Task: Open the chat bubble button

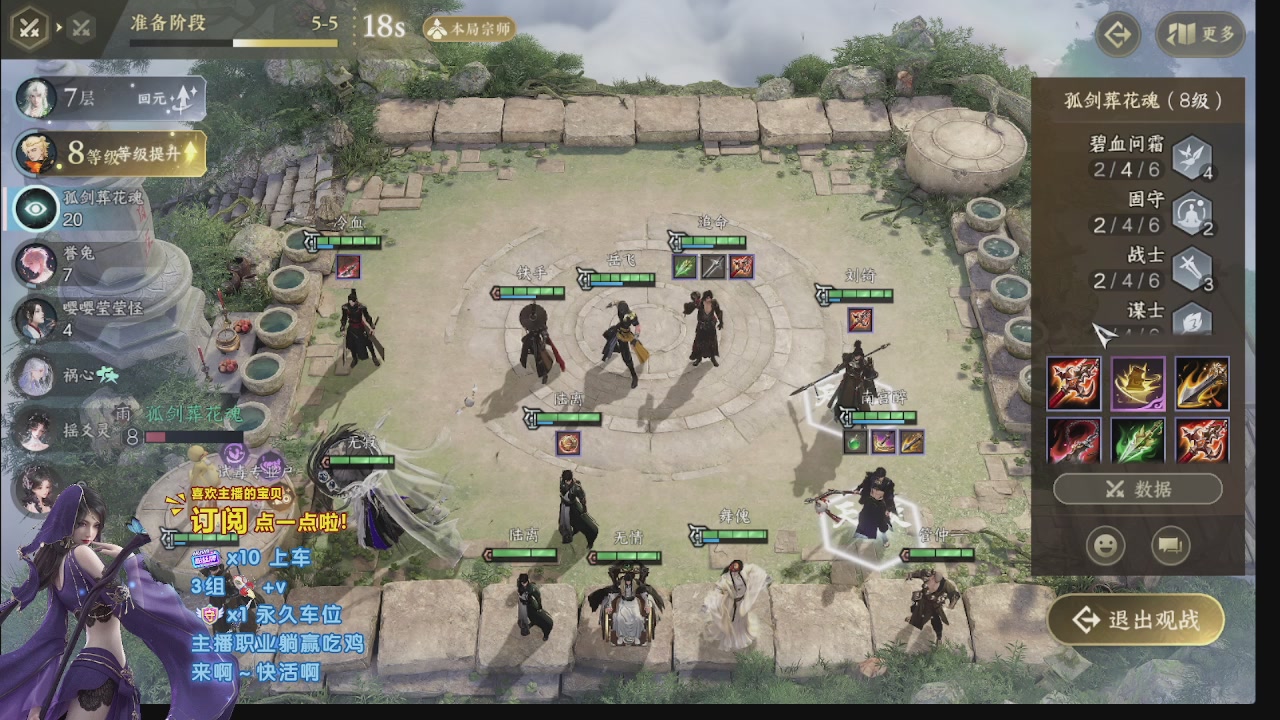Action: pyautogui.click(x=1167, y=546)
